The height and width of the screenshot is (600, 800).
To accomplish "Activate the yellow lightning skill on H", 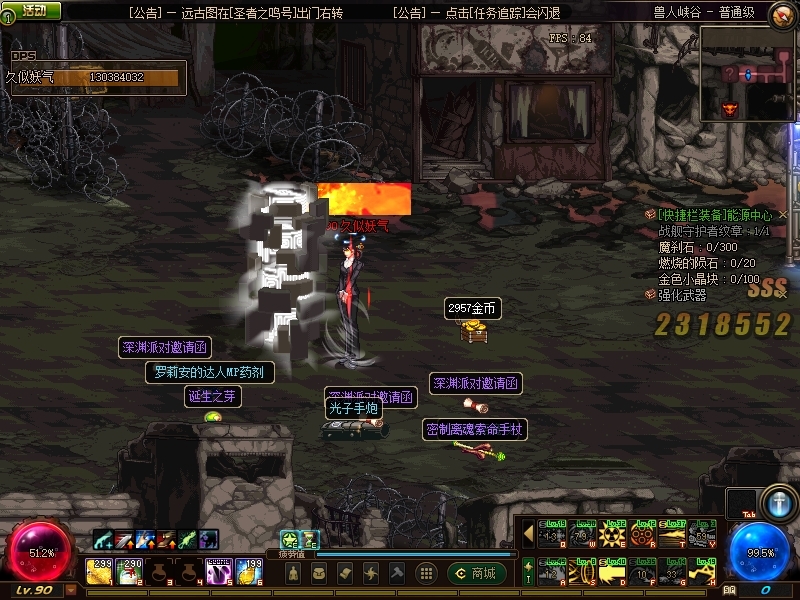I will click(703, 570).
